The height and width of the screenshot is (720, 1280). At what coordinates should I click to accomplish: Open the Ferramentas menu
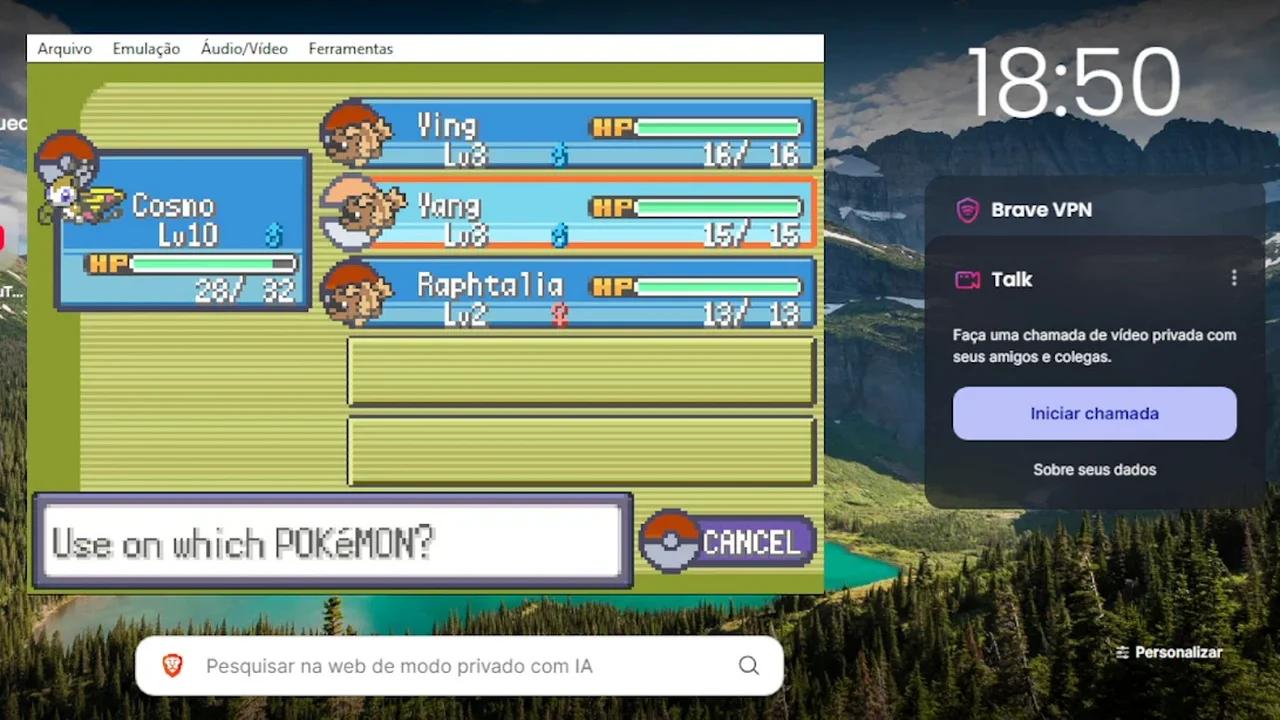[350, 48]
